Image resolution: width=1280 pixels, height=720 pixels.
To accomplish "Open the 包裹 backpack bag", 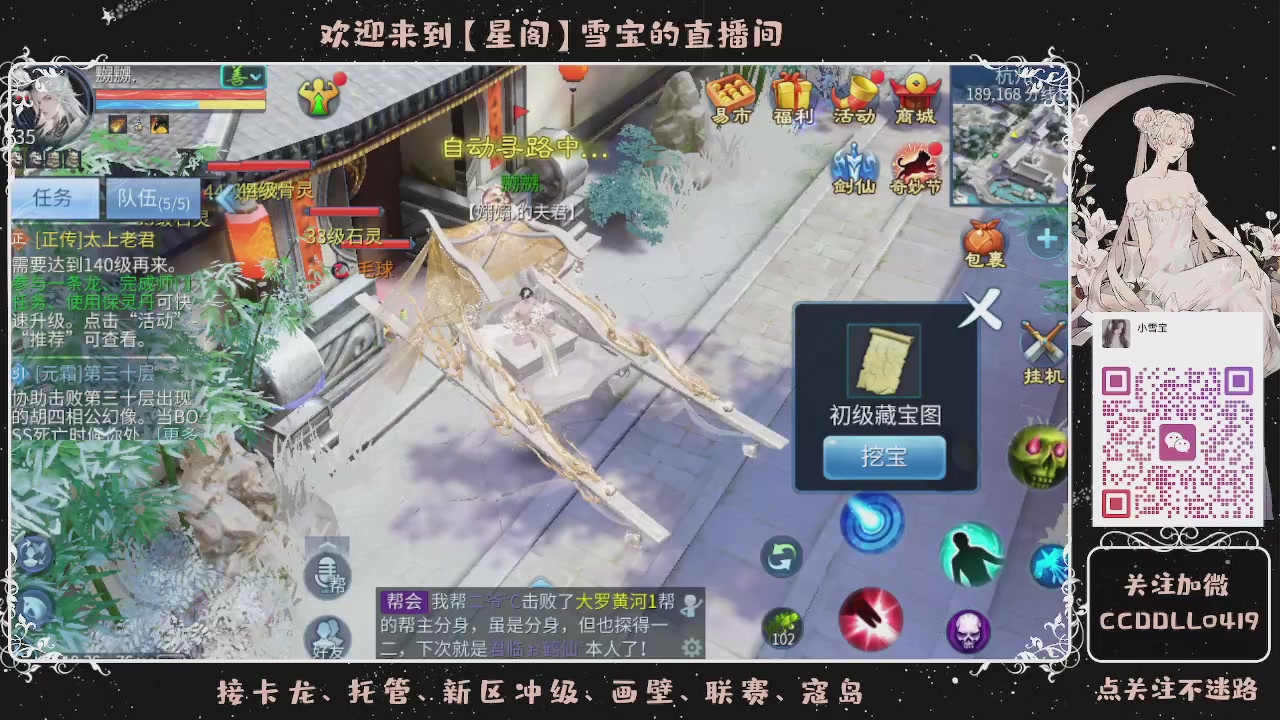I will 985,243.
